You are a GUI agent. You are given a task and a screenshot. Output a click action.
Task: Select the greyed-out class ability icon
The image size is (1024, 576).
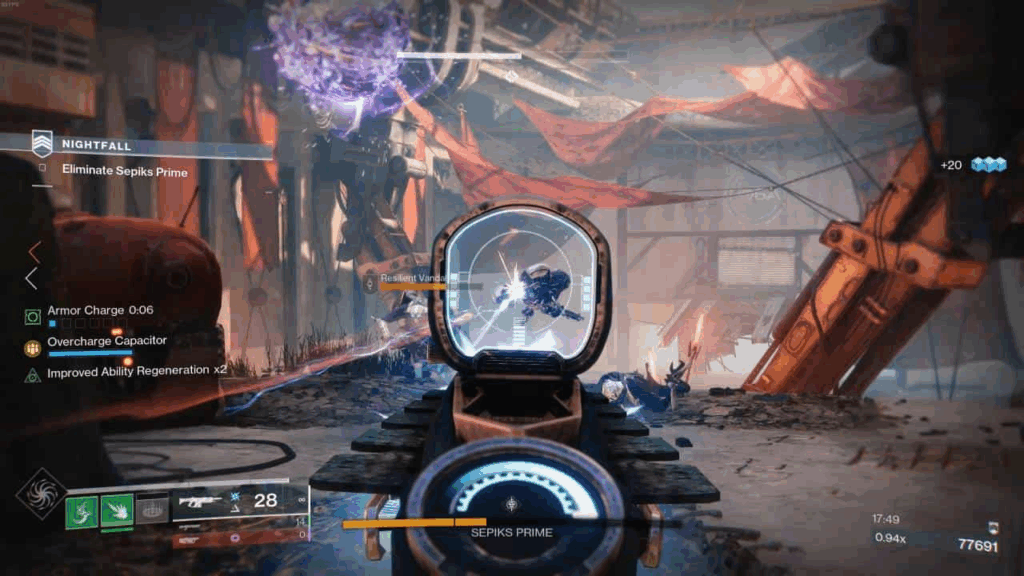[152, 510]
